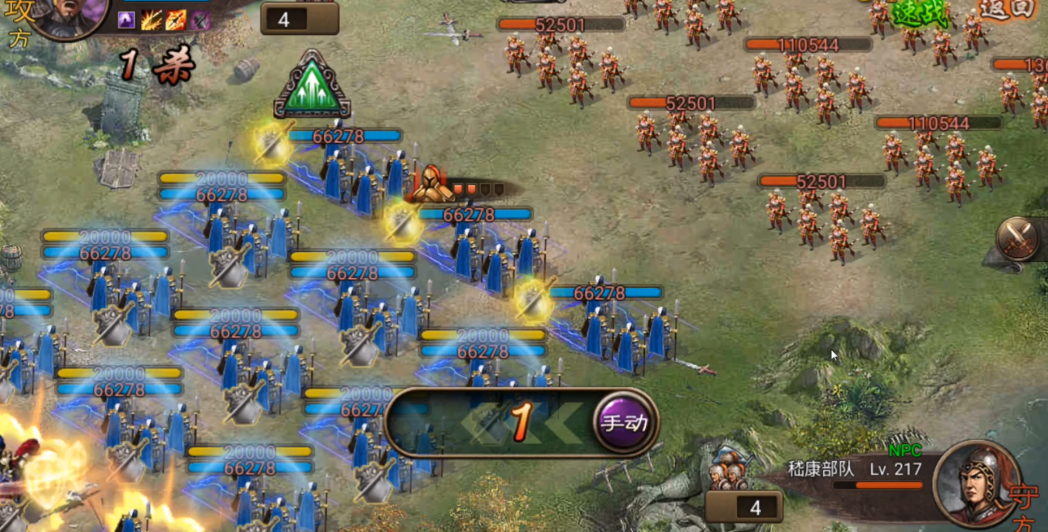Click the dimmed purple sword skill icon
The image size is (1048, 532).
click(201, 20)
